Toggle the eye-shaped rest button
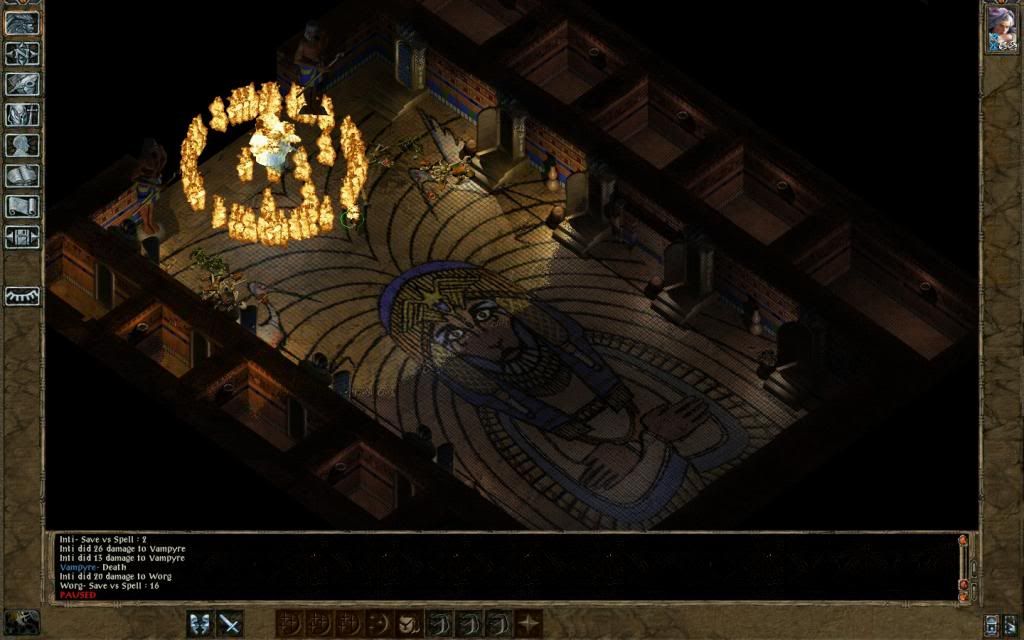 [22, 296]
